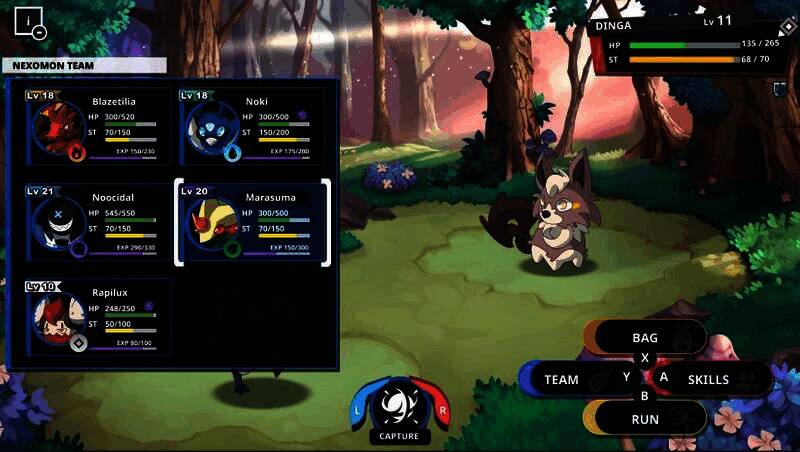Run from the battle
The width and height of the screenshot is (800, 452).
[x=645, y=419]
